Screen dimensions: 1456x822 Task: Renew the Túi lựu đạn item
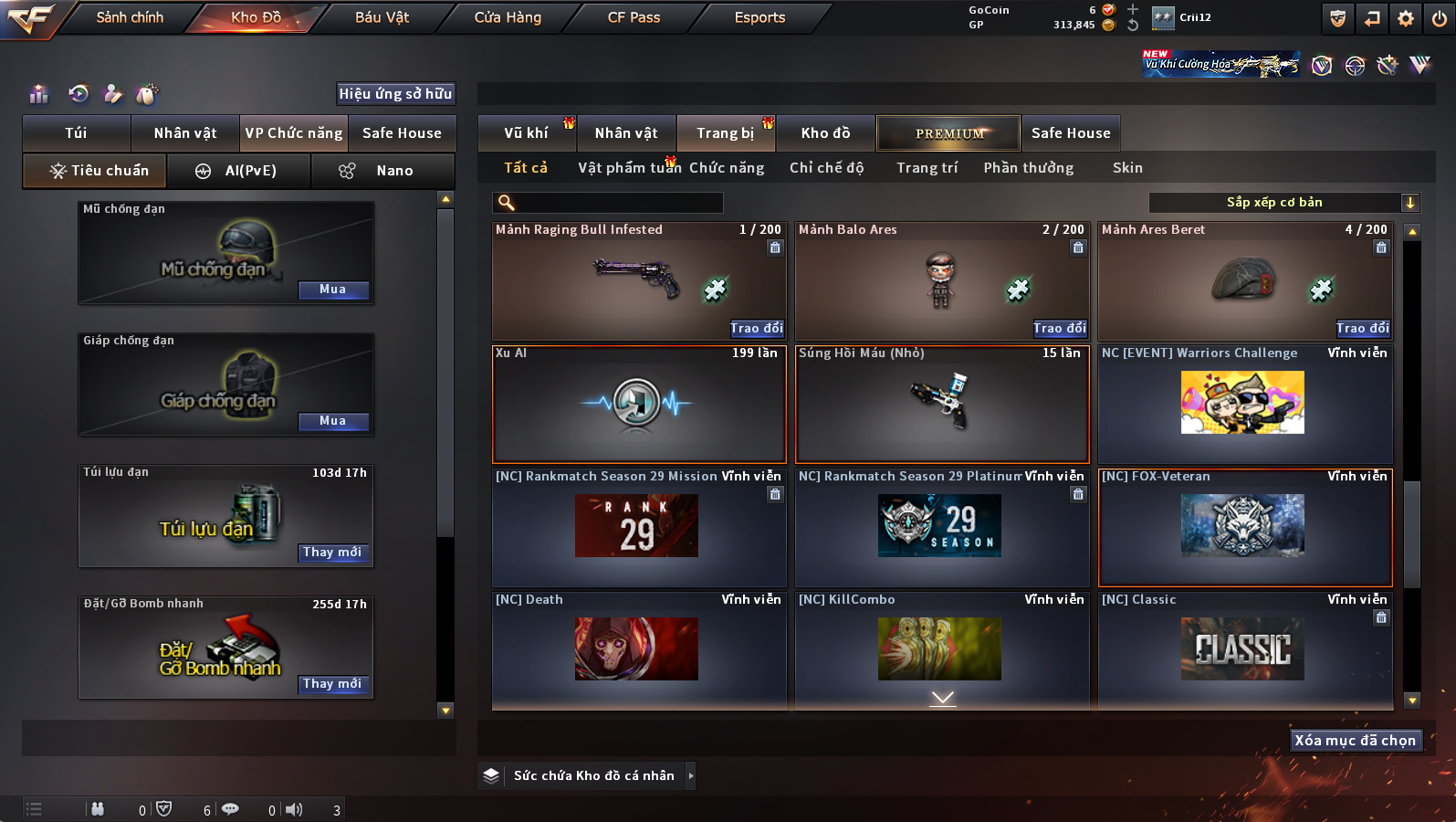click(333, 553)
